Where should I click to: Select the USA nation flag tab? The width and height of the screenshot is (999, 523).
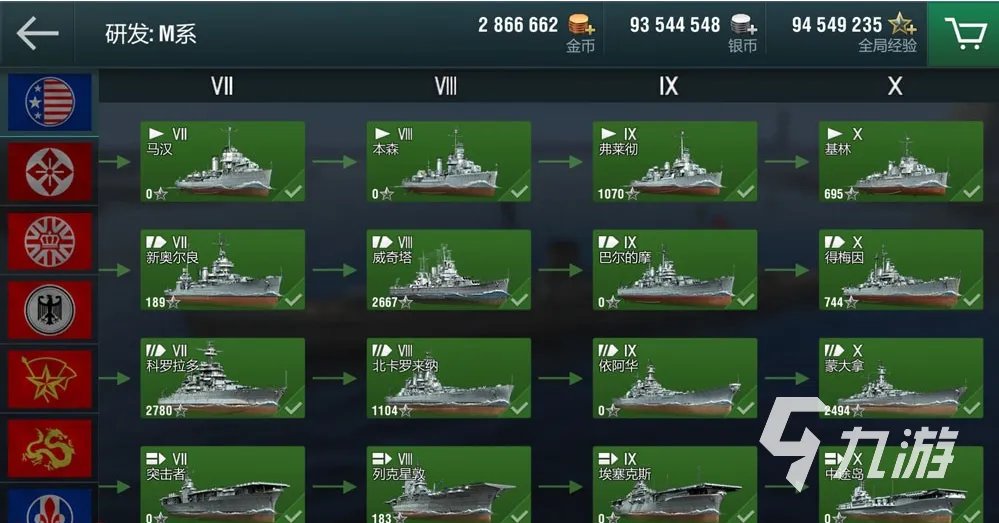[49, 102]
